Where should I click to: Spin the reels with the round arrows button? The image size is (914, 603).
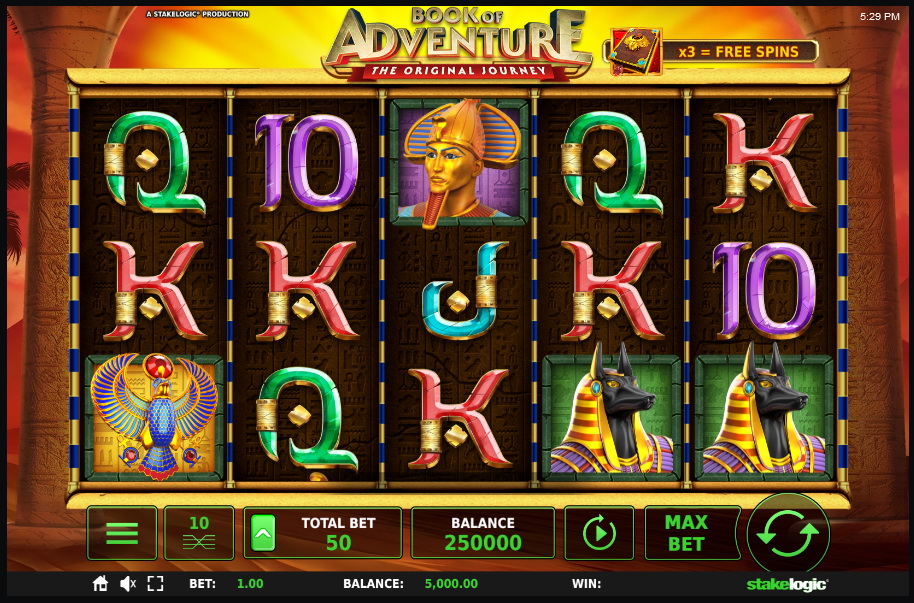(x=788, y=533)
